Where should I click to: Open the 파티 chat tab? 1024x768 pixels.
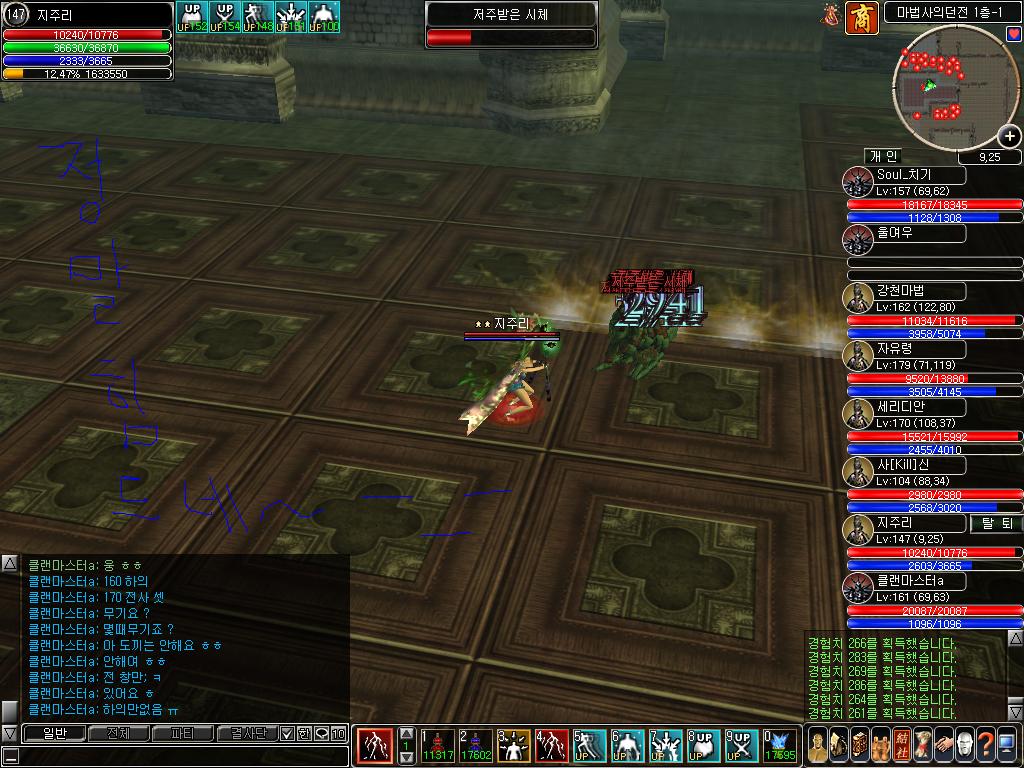coord(183,733)
